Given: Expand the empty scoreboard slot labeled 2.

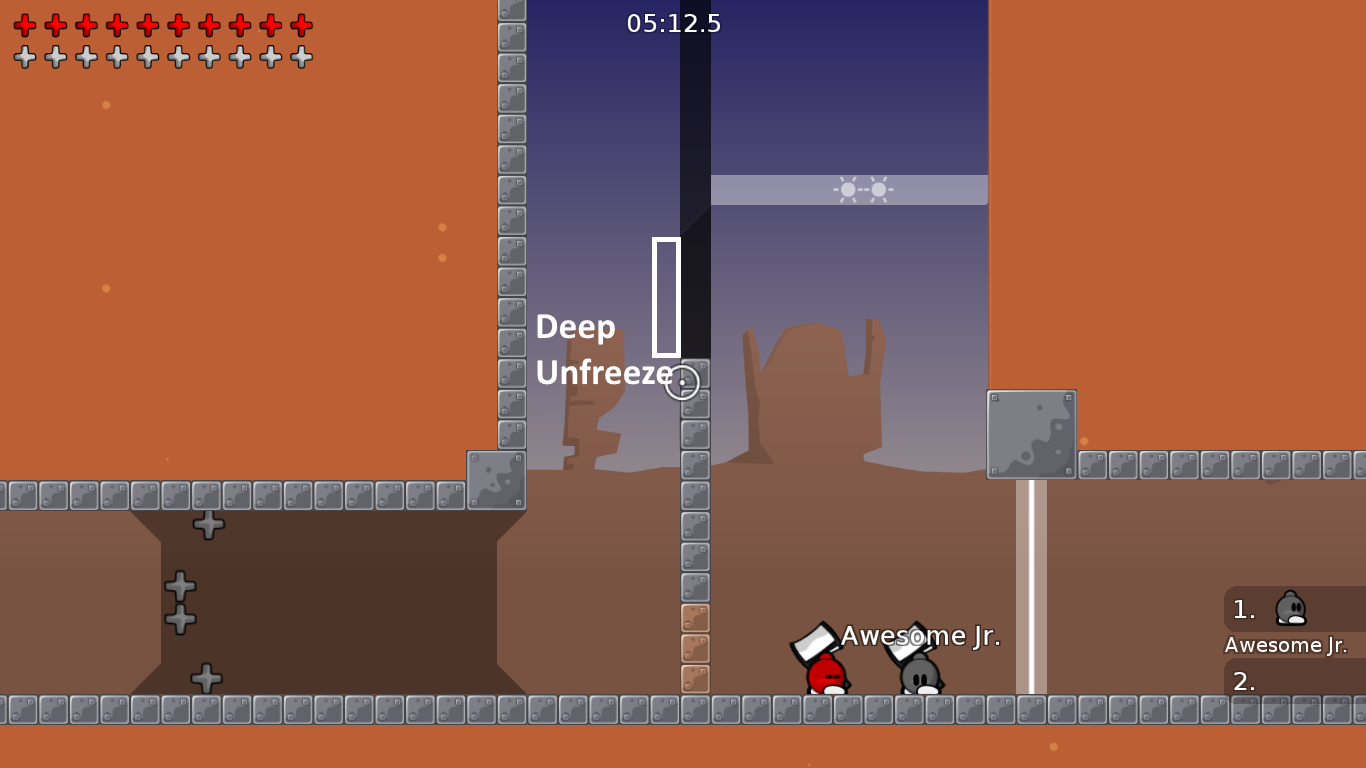Looking at the screenshot, I should pos(1243,684).
